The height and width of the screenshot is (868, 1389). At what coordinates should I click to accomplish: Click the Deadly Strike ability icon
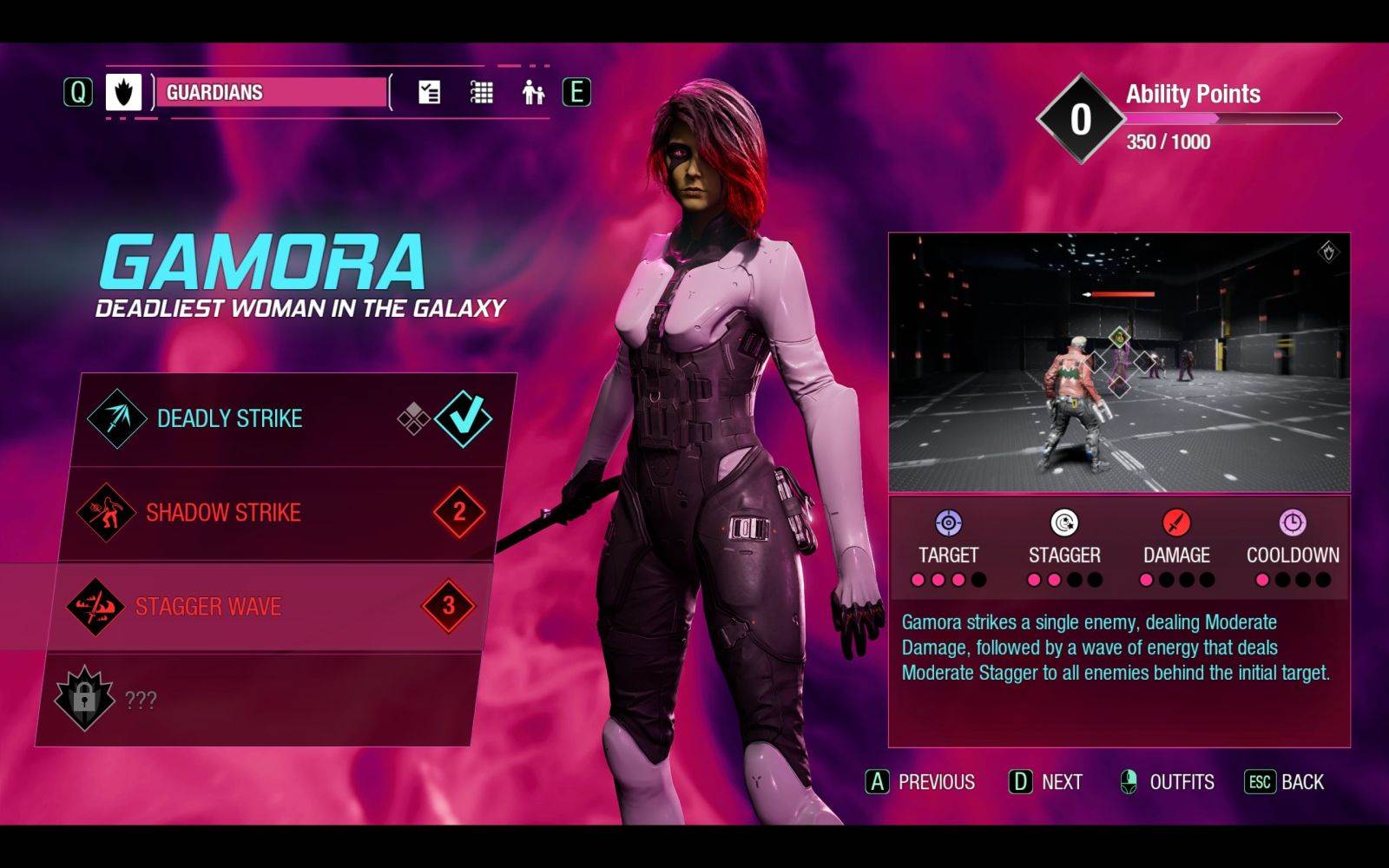click(x=115, y=418)
